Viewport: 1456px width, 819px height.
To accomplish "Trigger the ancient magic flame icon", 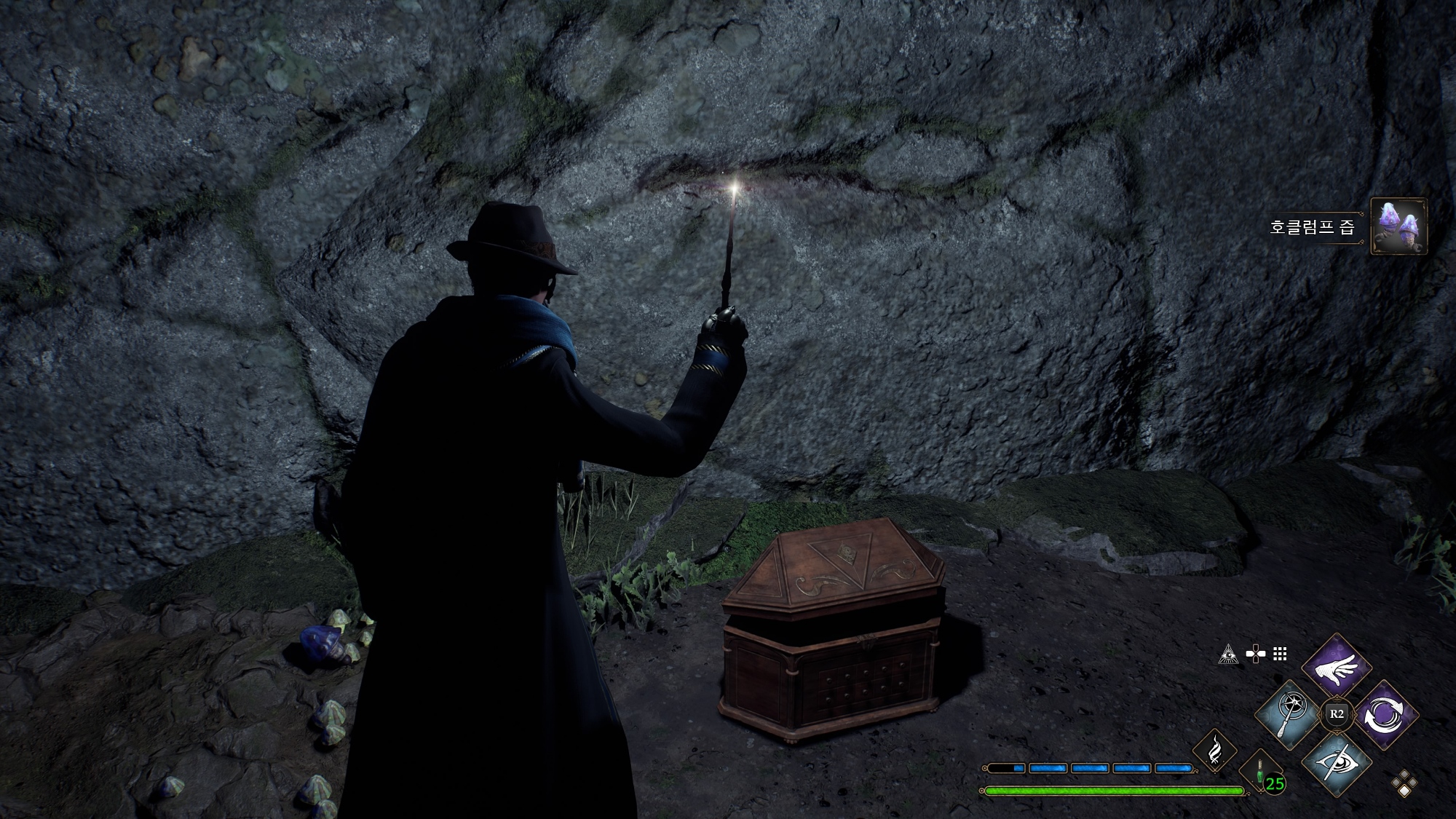I will tap(1214, 751).
